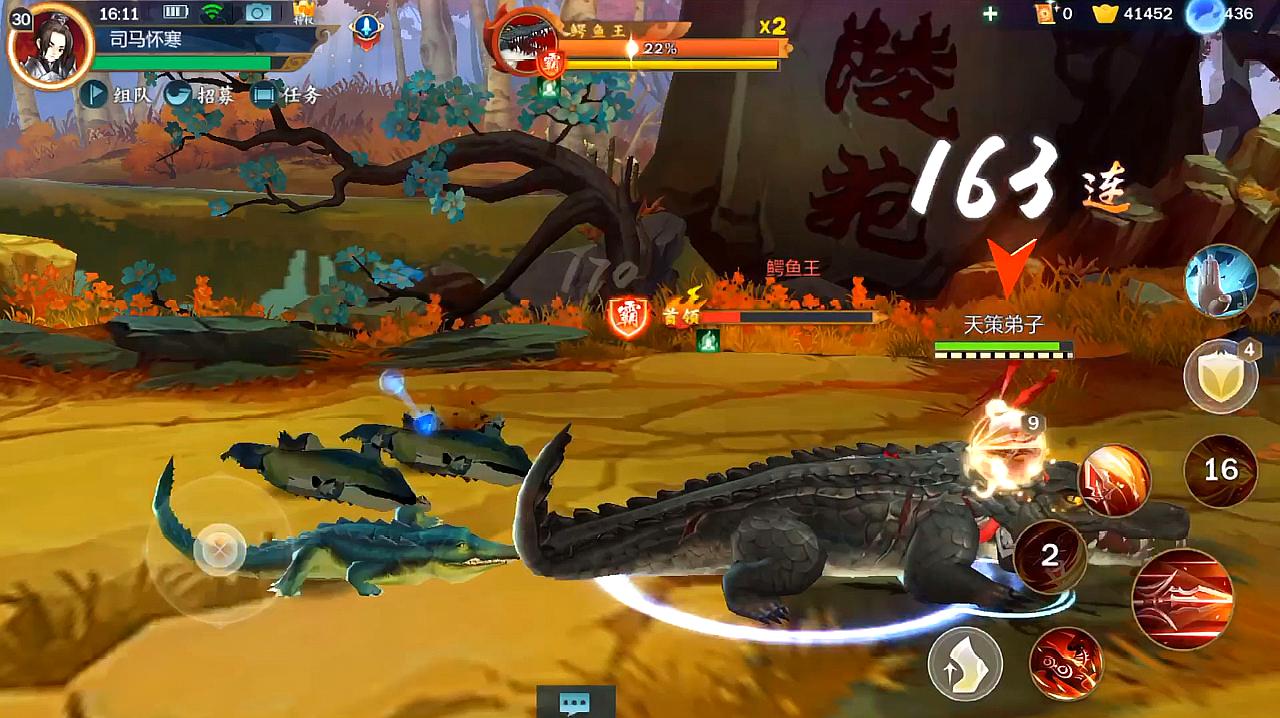Trigger the red swirl skill
The height and width of the screenshot is (718, 1280).
(1066, 663)
